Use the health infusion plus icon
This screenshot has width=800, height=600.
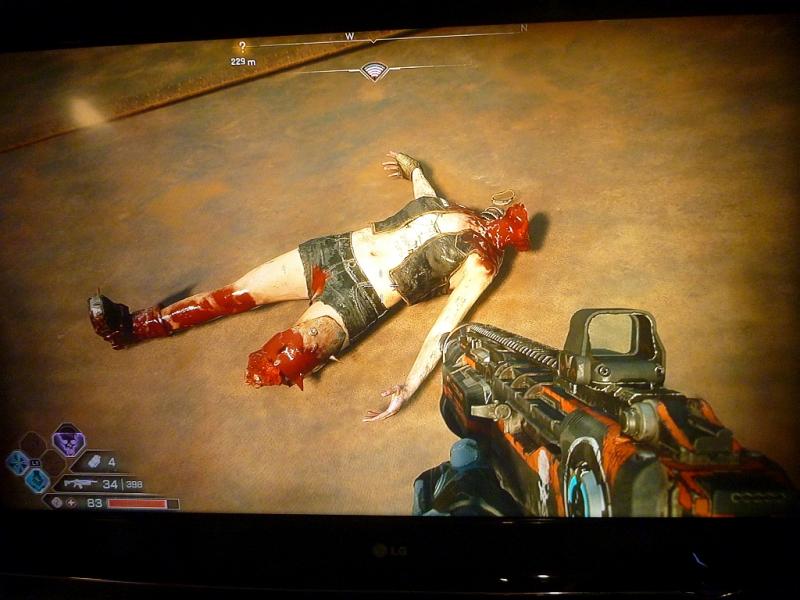pos(71,503)
